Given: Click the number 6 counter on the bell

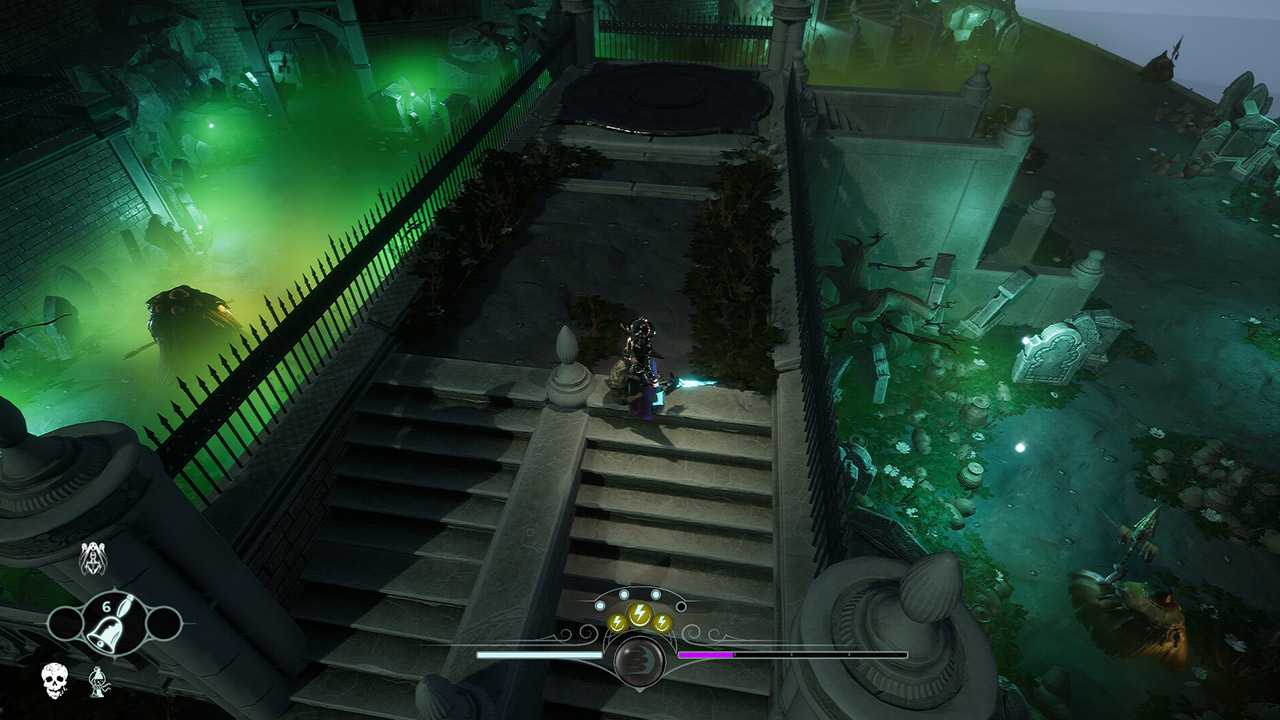Looking at the screenshot, I should coord(106,607).
